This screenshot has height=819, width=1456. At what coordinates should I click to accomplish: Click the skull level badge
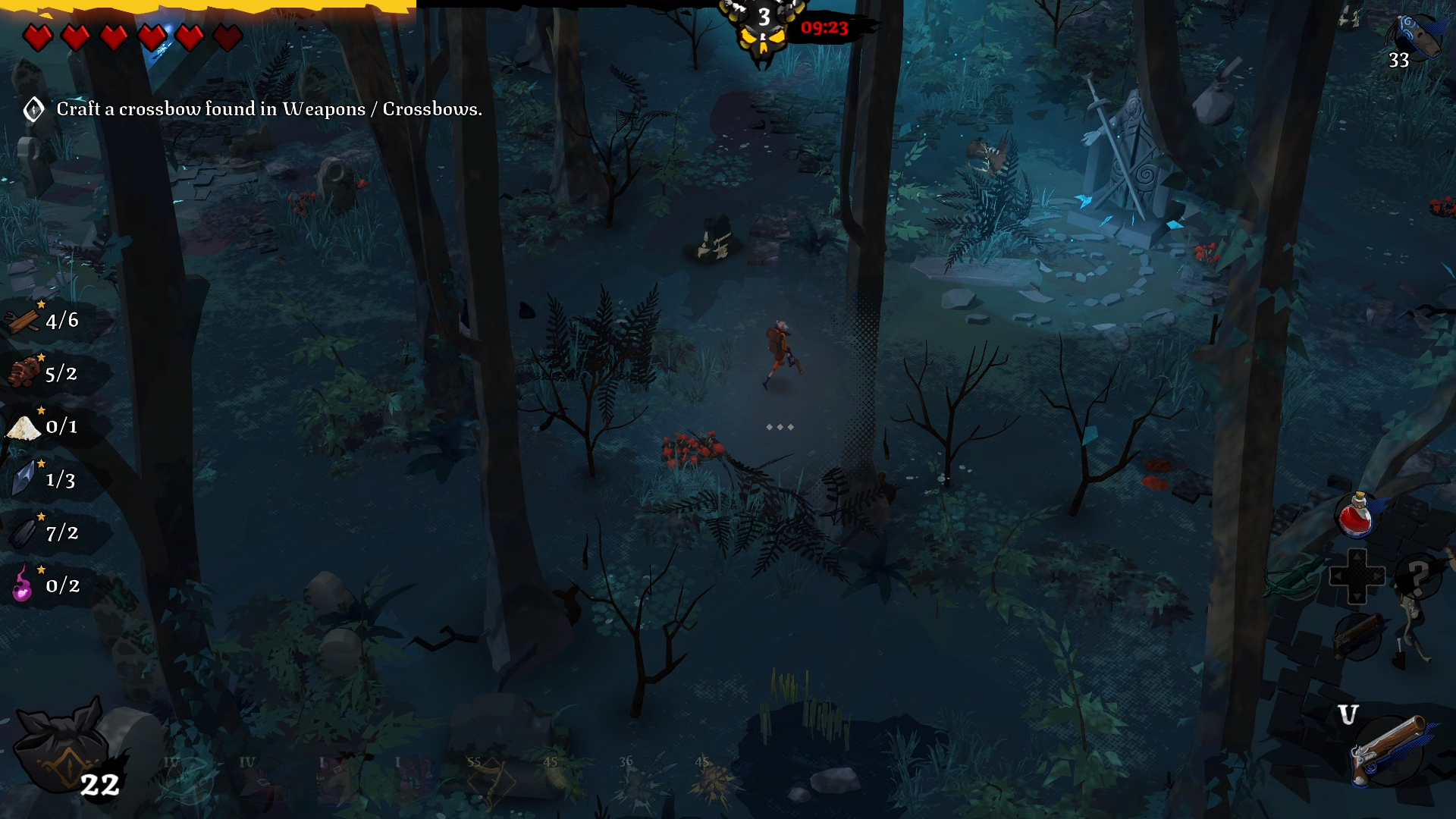[764, 30]
